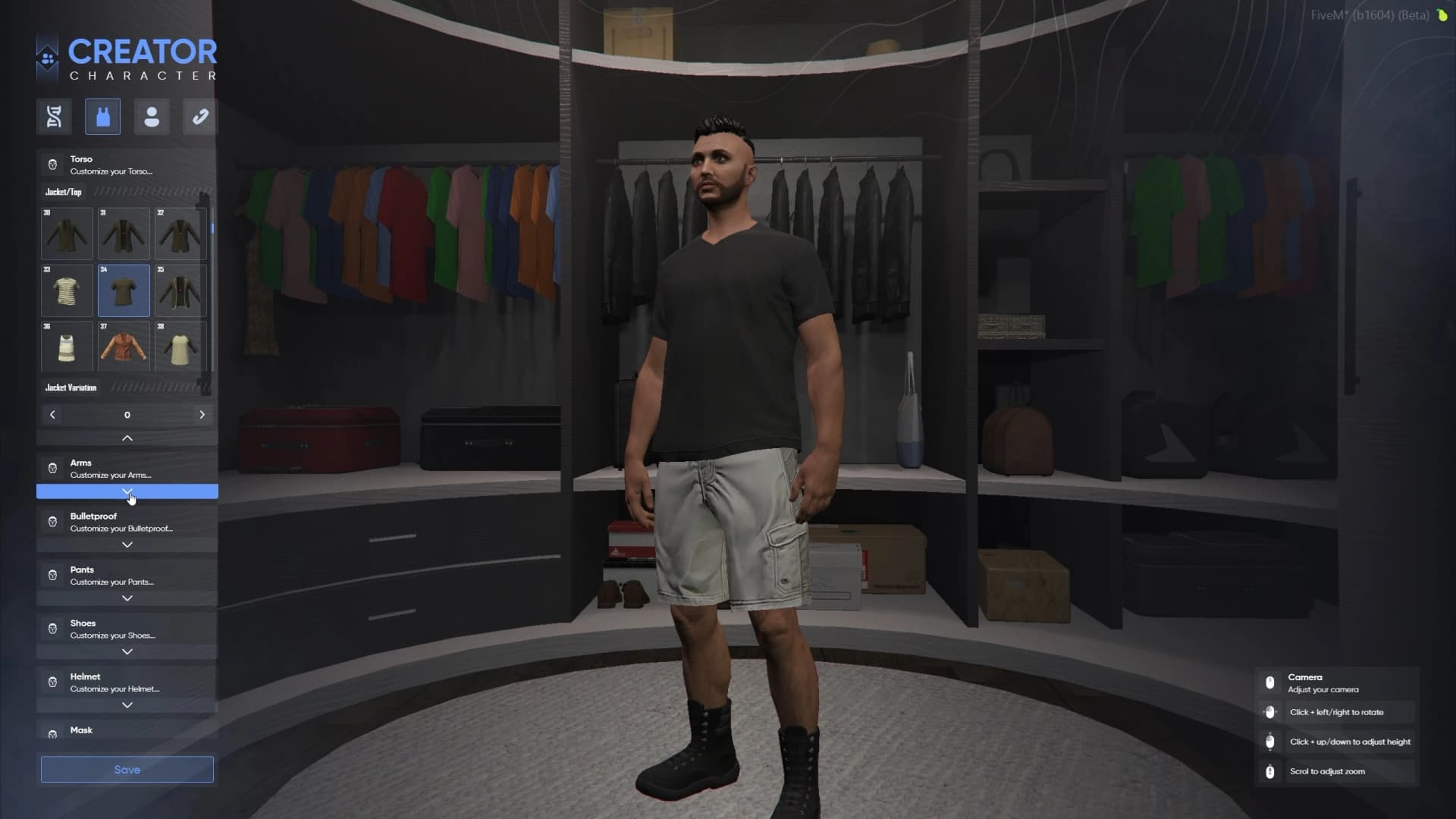Choose the orange leather jacket 37
The height and width of the screenshot is (819, 1456).
124,347
